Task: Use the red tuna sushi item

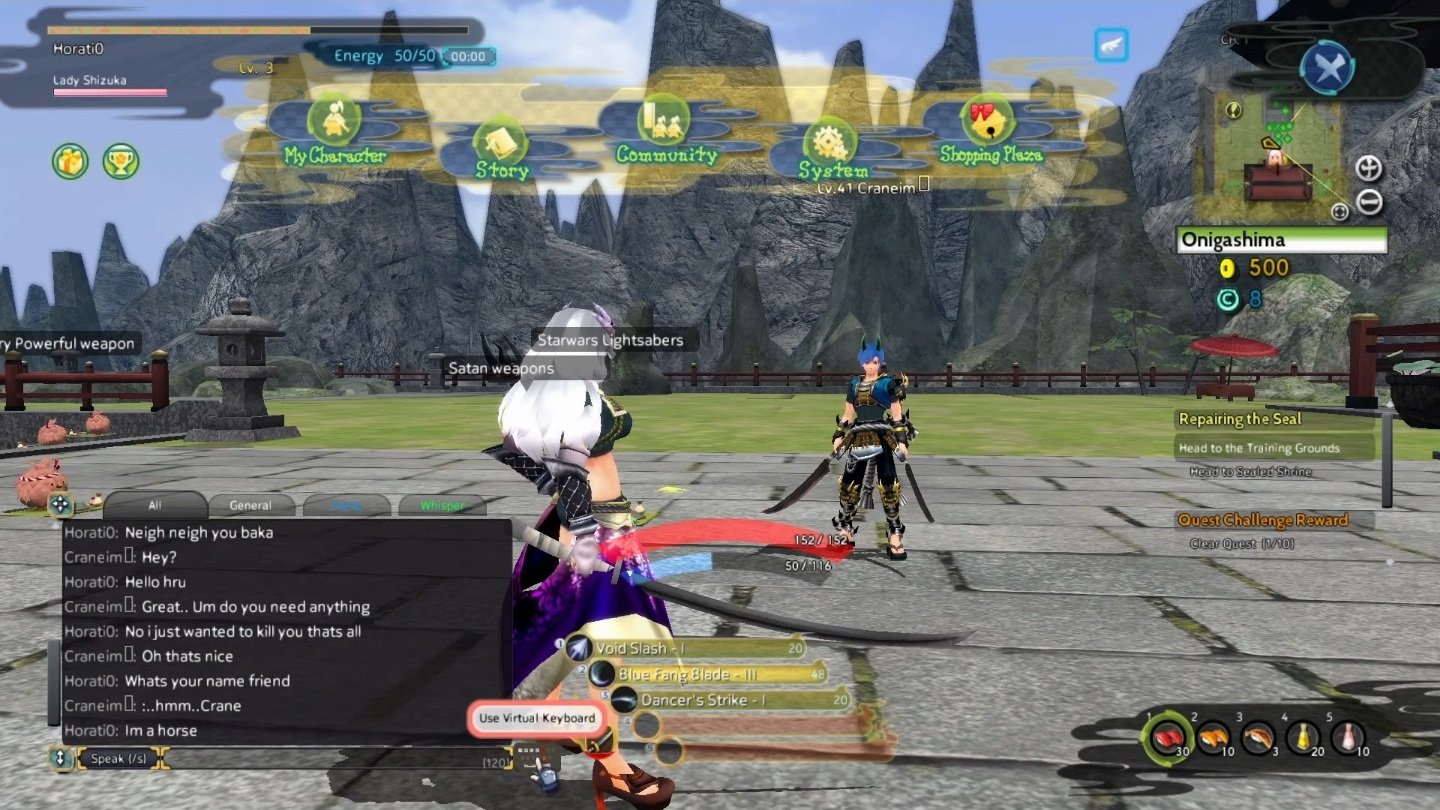Action: pos(1167,738)
